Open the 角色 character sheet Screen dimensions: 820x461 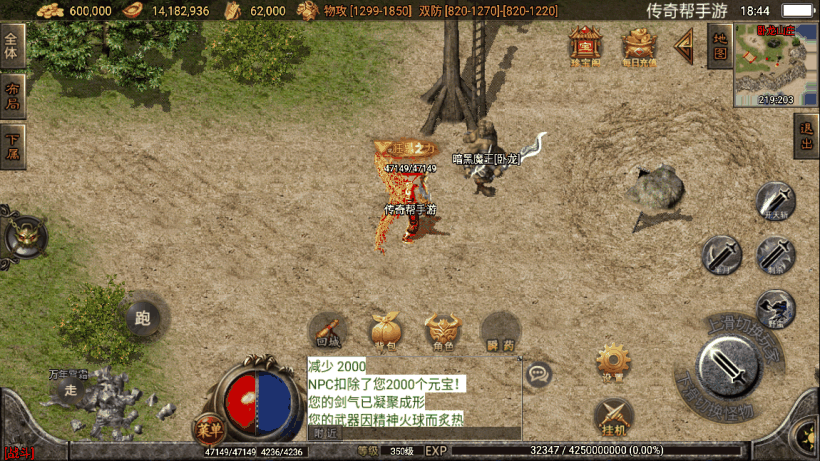[x=443, y=332]
